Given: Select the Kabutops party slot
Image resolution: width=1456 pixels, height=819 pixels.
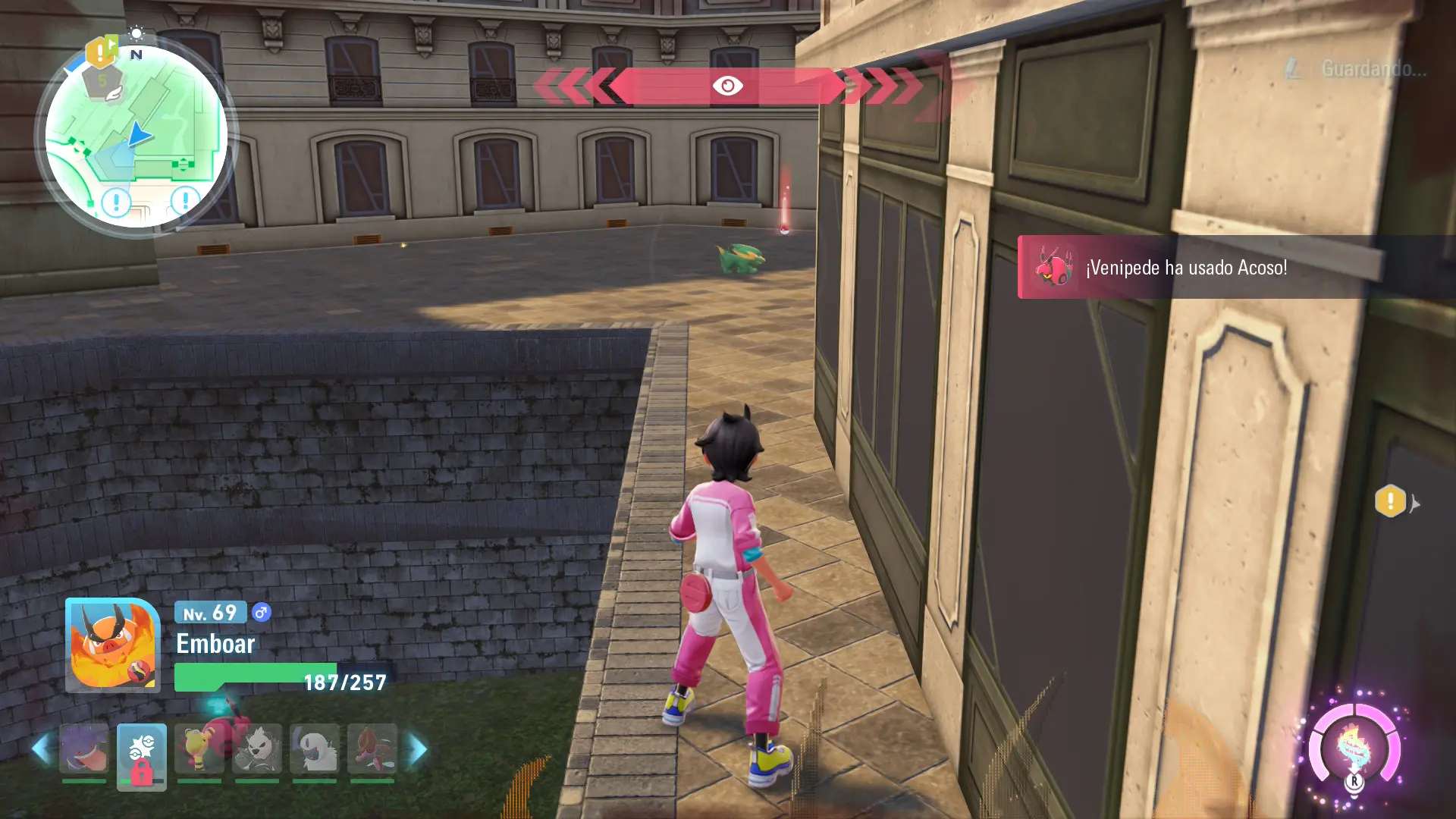Looking at the screenshot, I should pyautogui.click(x=372, y=748).
